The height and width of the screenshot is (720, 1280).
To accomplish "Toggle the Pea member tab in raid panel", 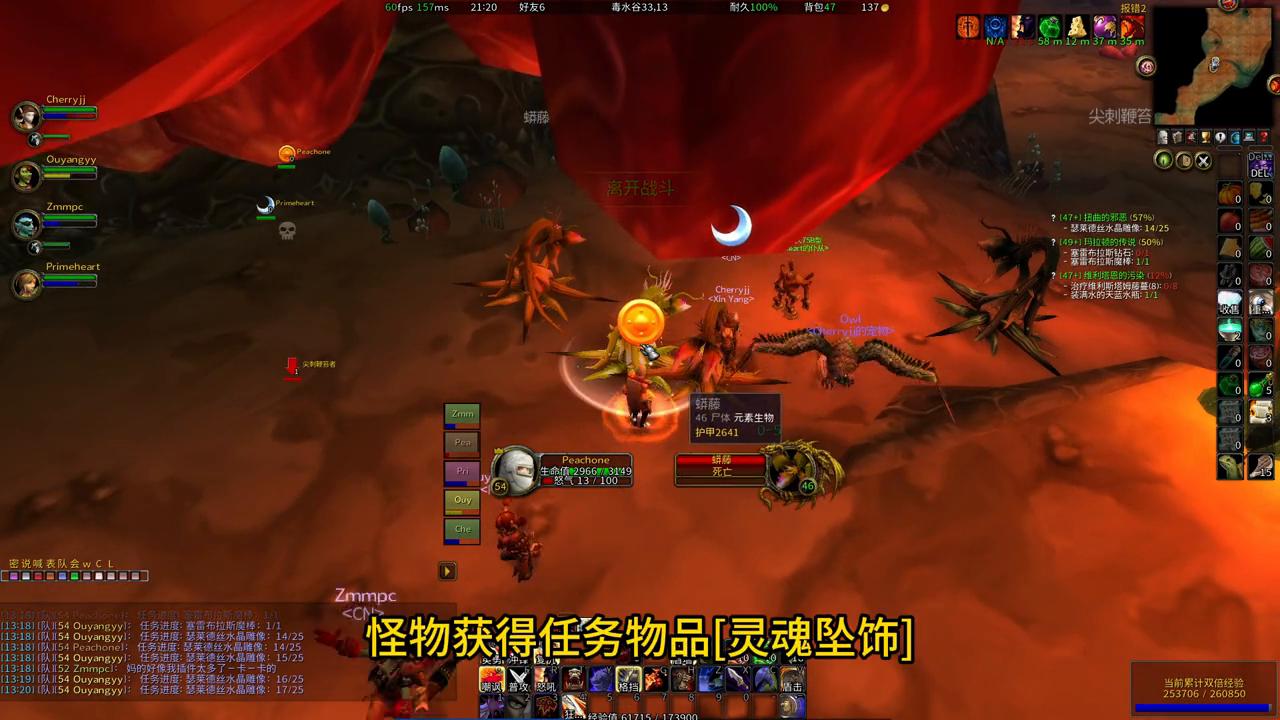I will pos(462,442).
